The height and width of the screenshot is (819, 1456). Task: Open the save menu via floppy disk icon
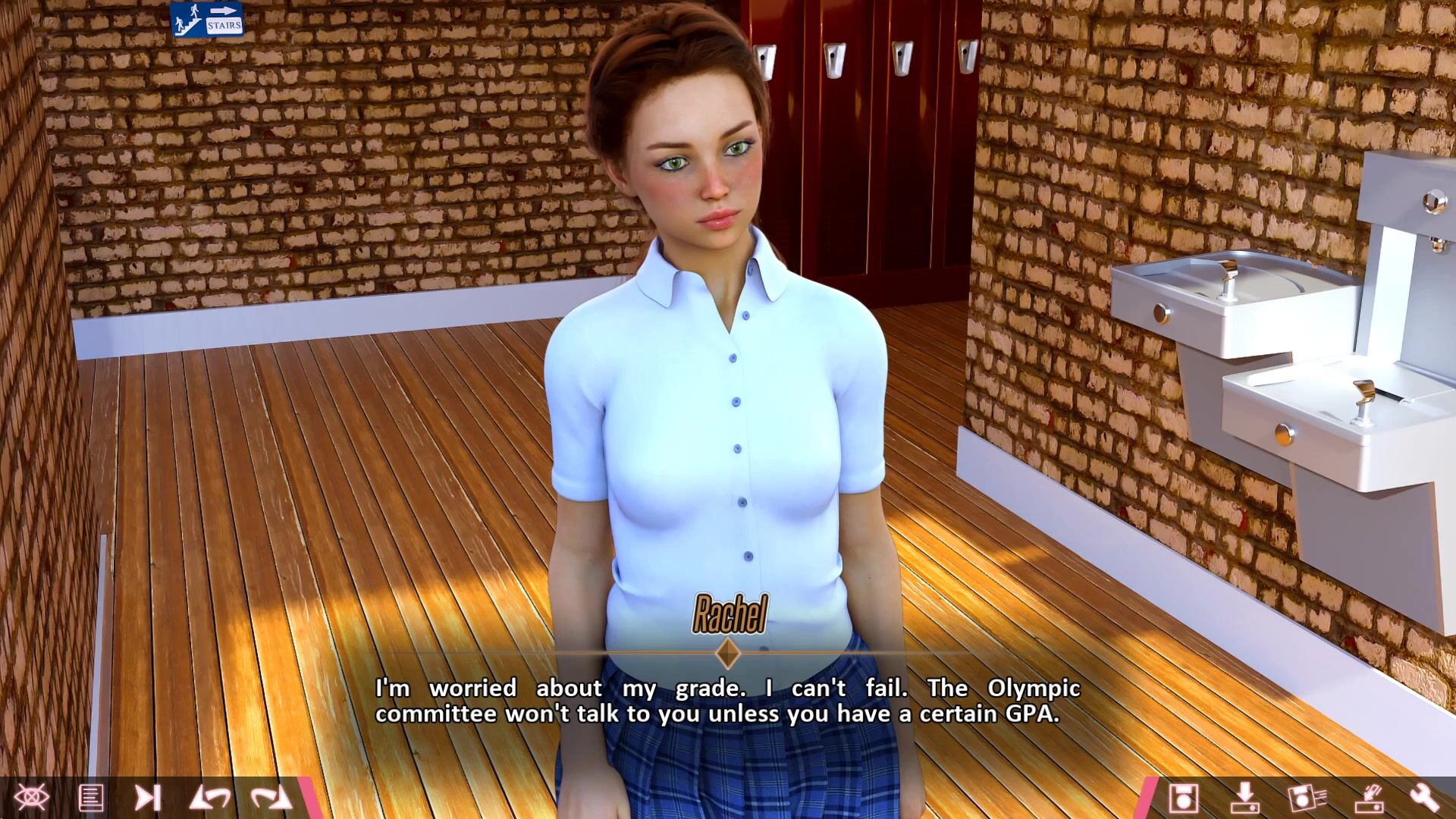coord(1183,798)
